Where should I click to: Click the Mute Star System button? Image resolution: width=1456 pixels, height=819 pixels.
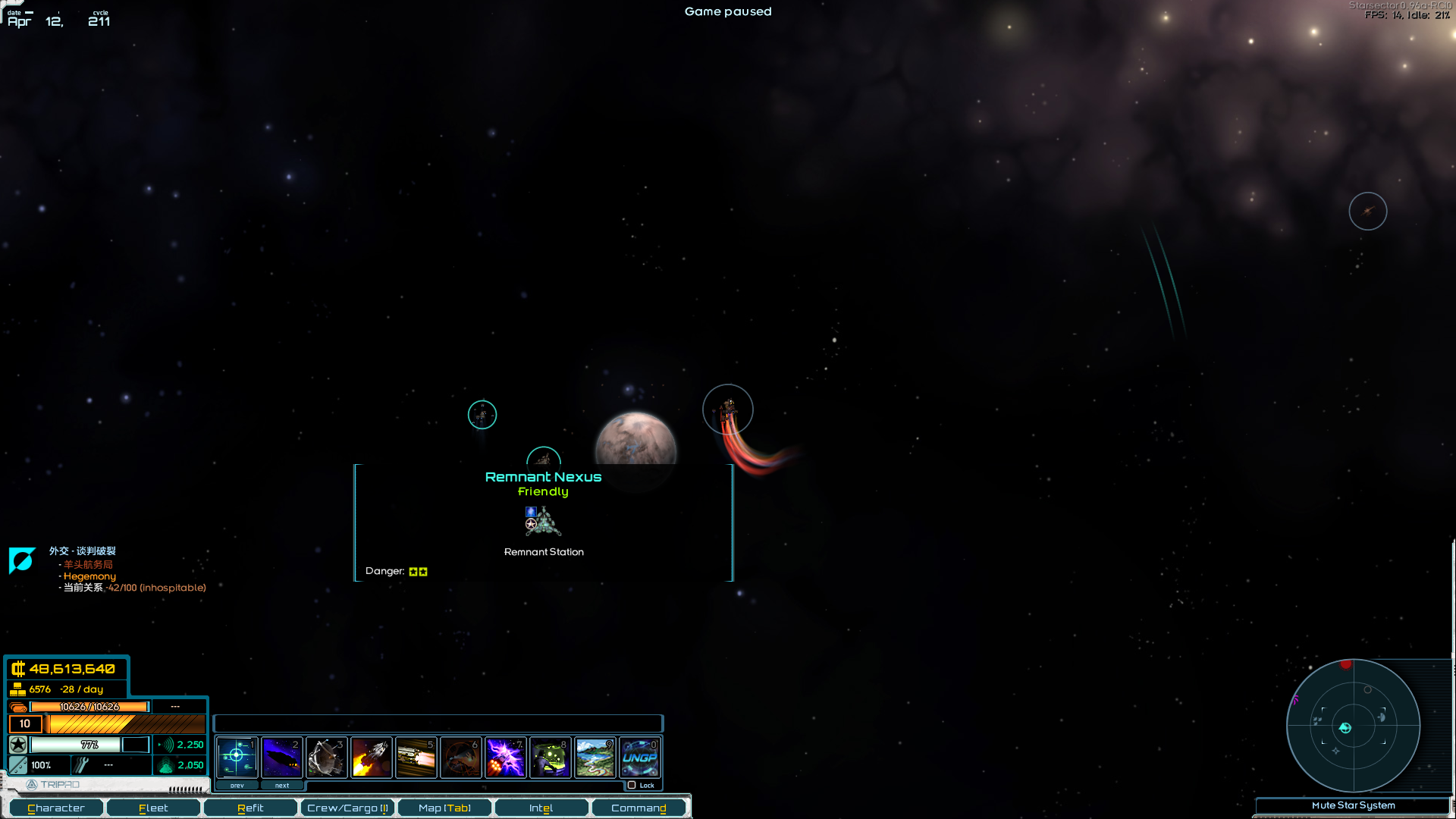click(1354, 805)
